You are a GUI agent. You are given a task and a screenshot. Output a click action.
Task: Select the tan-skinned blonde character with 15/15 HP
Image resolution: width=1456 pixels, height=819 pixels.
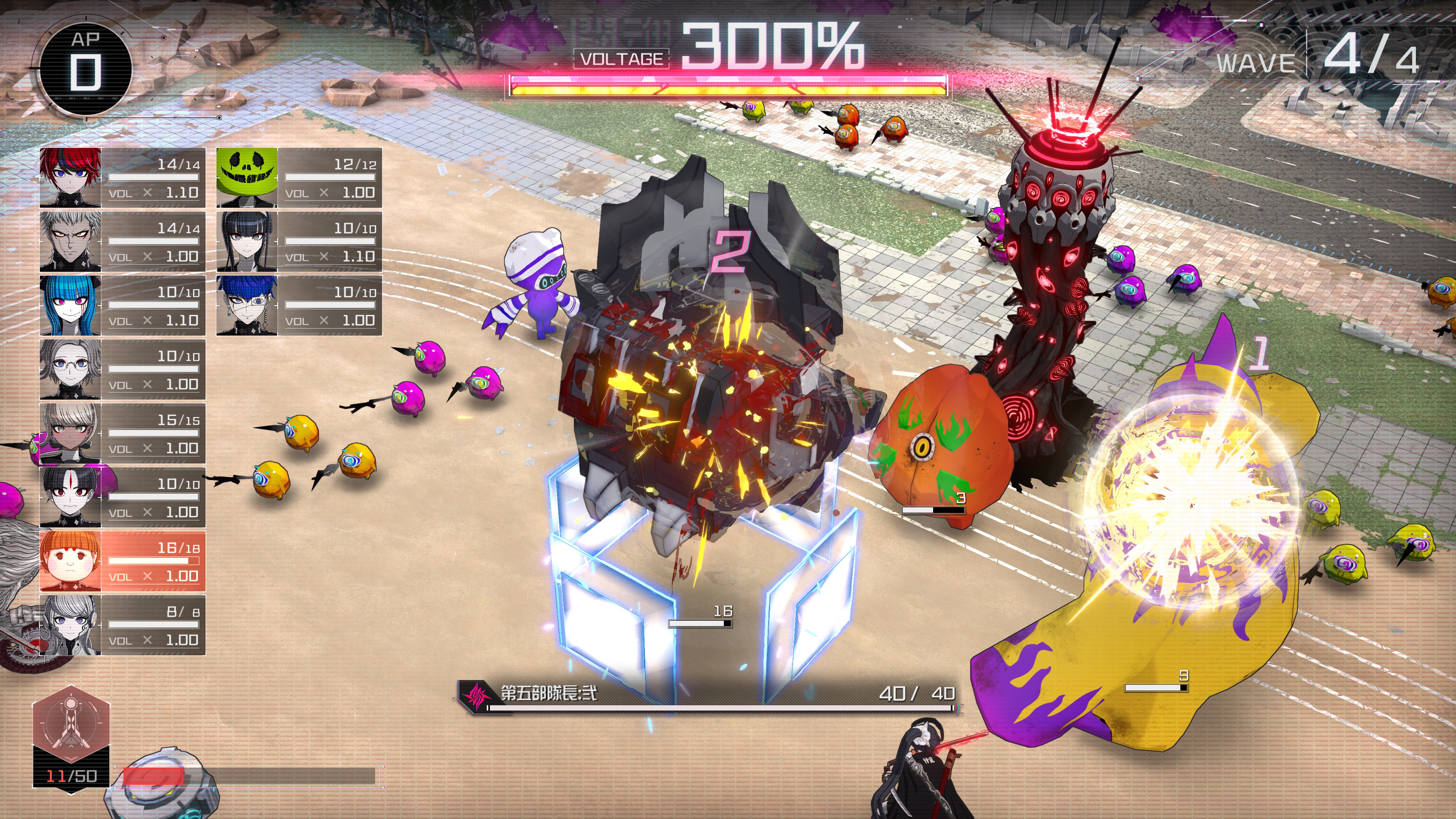[x=122, y=433]
